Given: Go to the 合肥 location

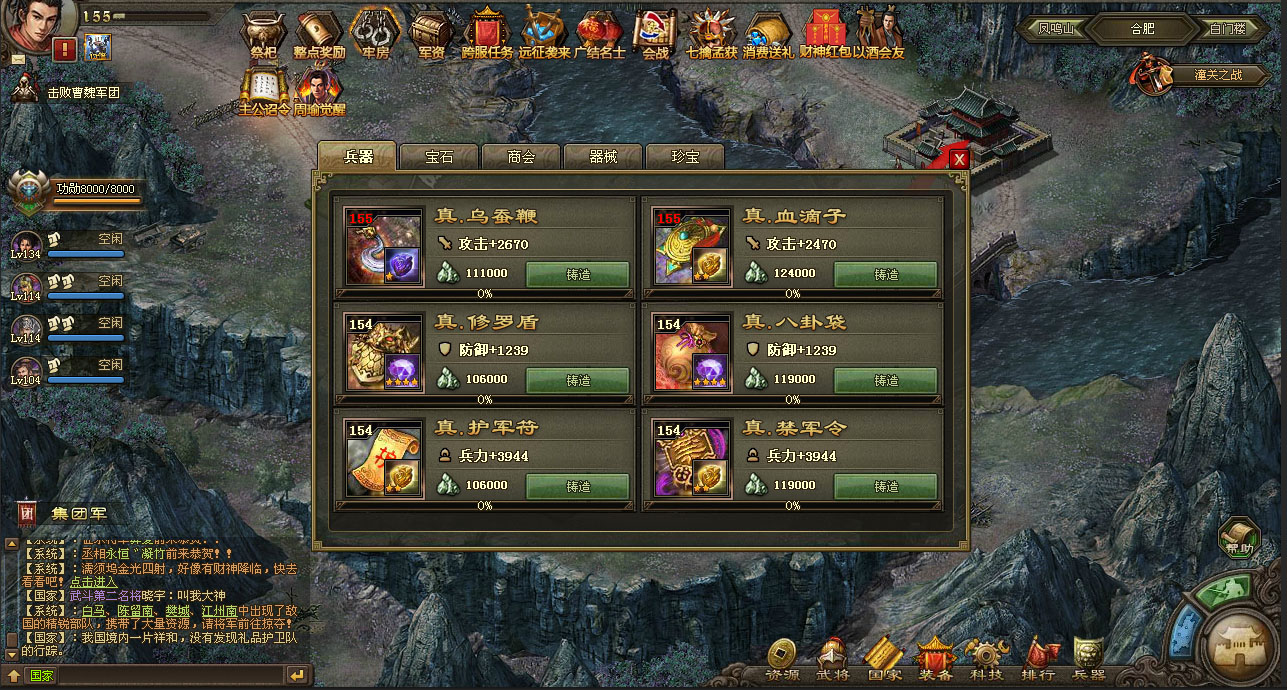Looking at the screenshot, I should pos(1142,28).
